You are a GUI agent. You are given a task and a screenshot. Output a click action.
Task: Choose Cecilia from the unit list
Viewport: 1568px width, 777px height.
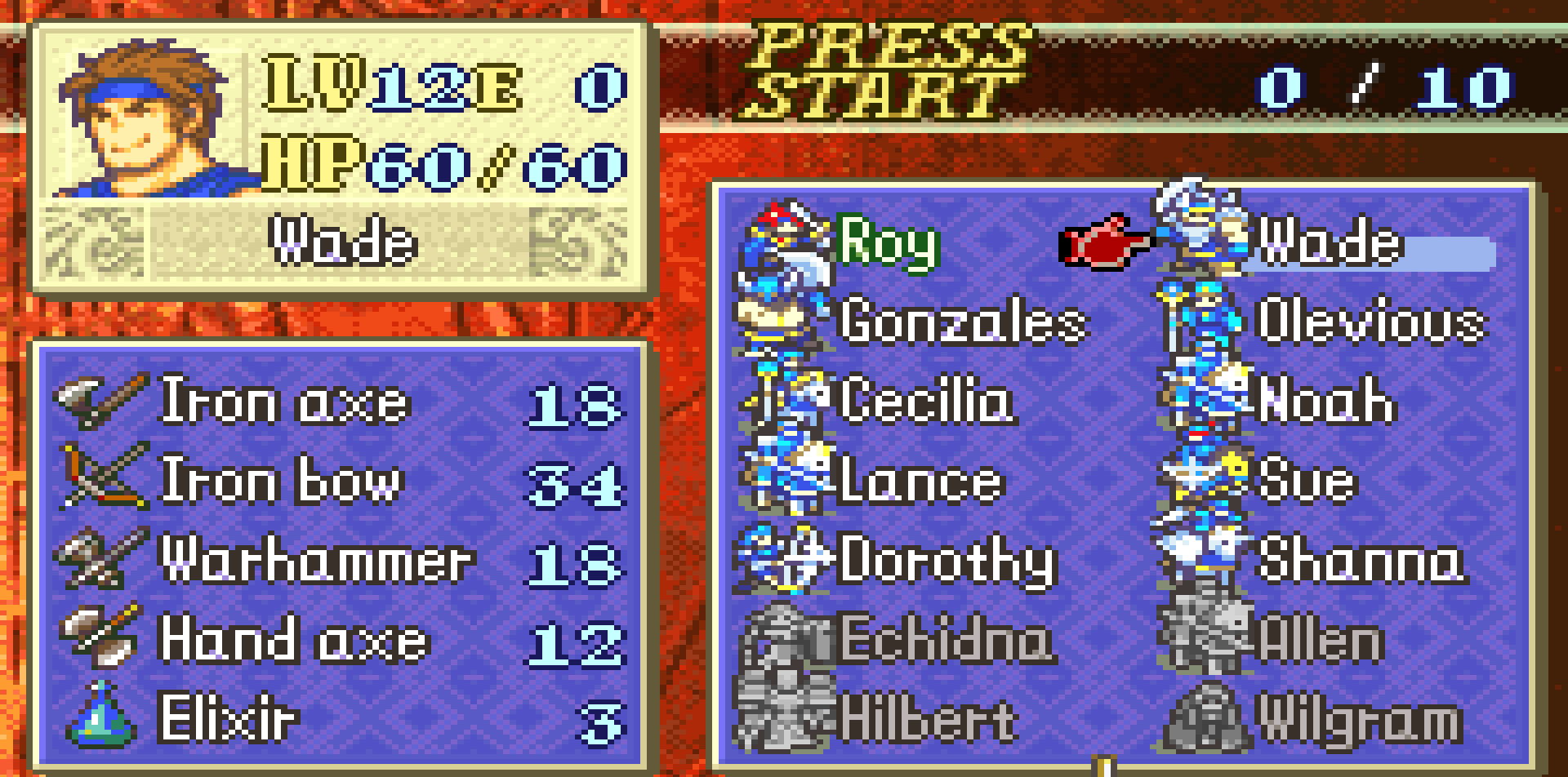927,401
